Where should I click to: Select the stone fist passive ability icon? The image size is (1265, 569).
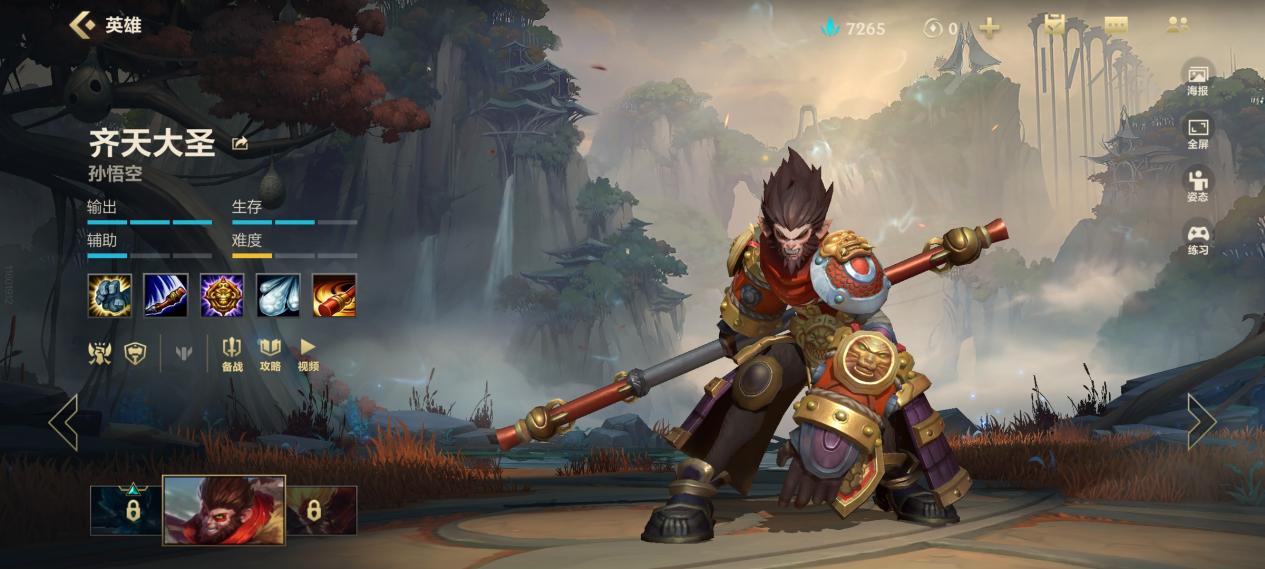point(109,295)
